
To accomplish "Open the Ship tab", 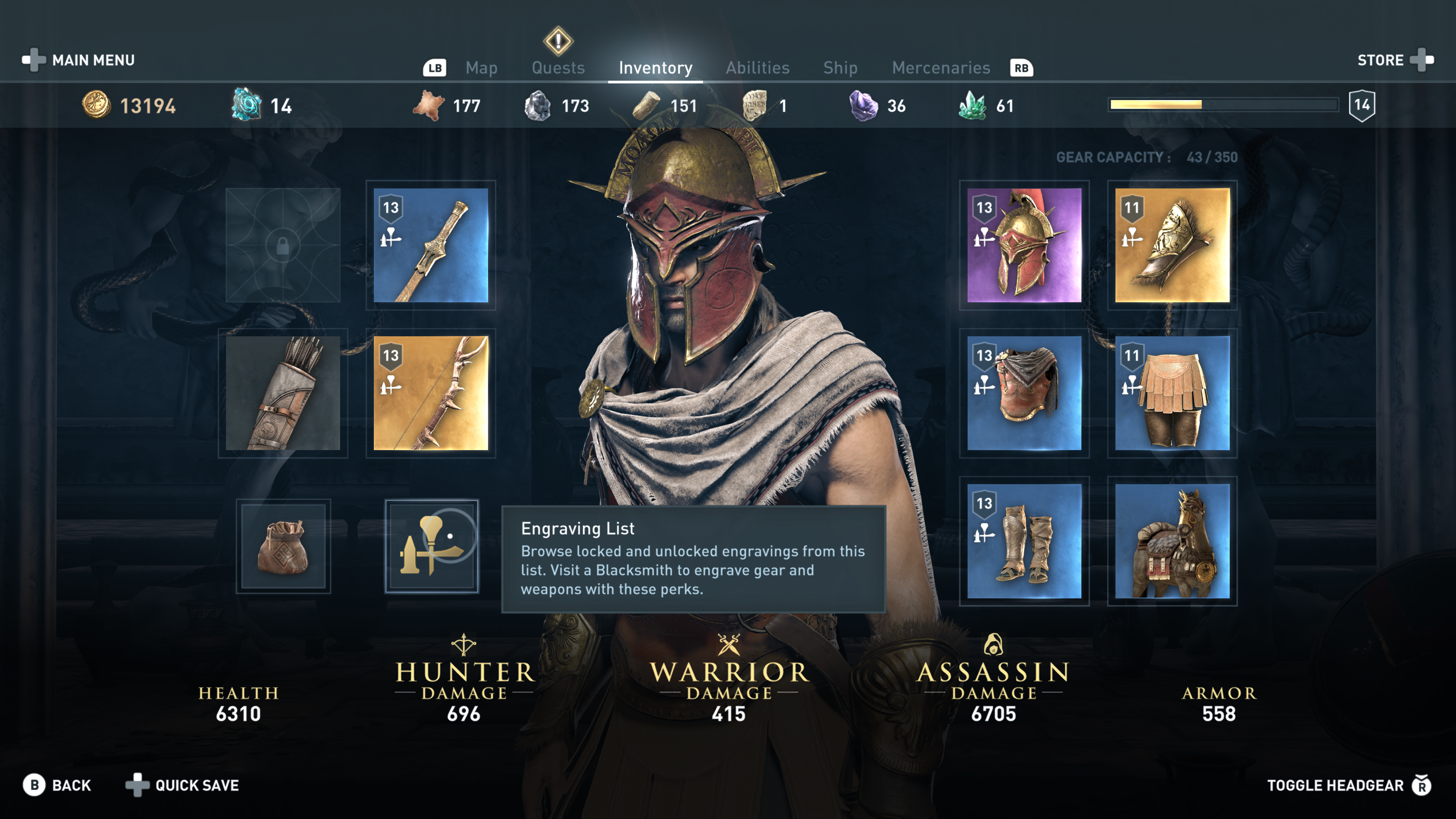I will click(x=840, y=68).
